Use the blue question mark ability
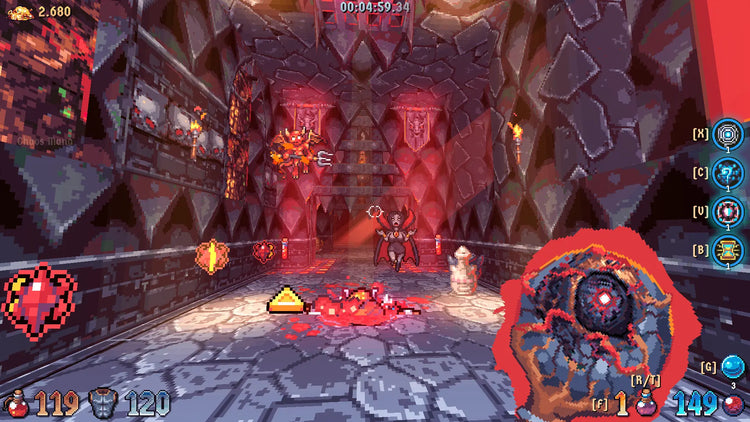Screen dimensions: 750x422 coord(728,172)
